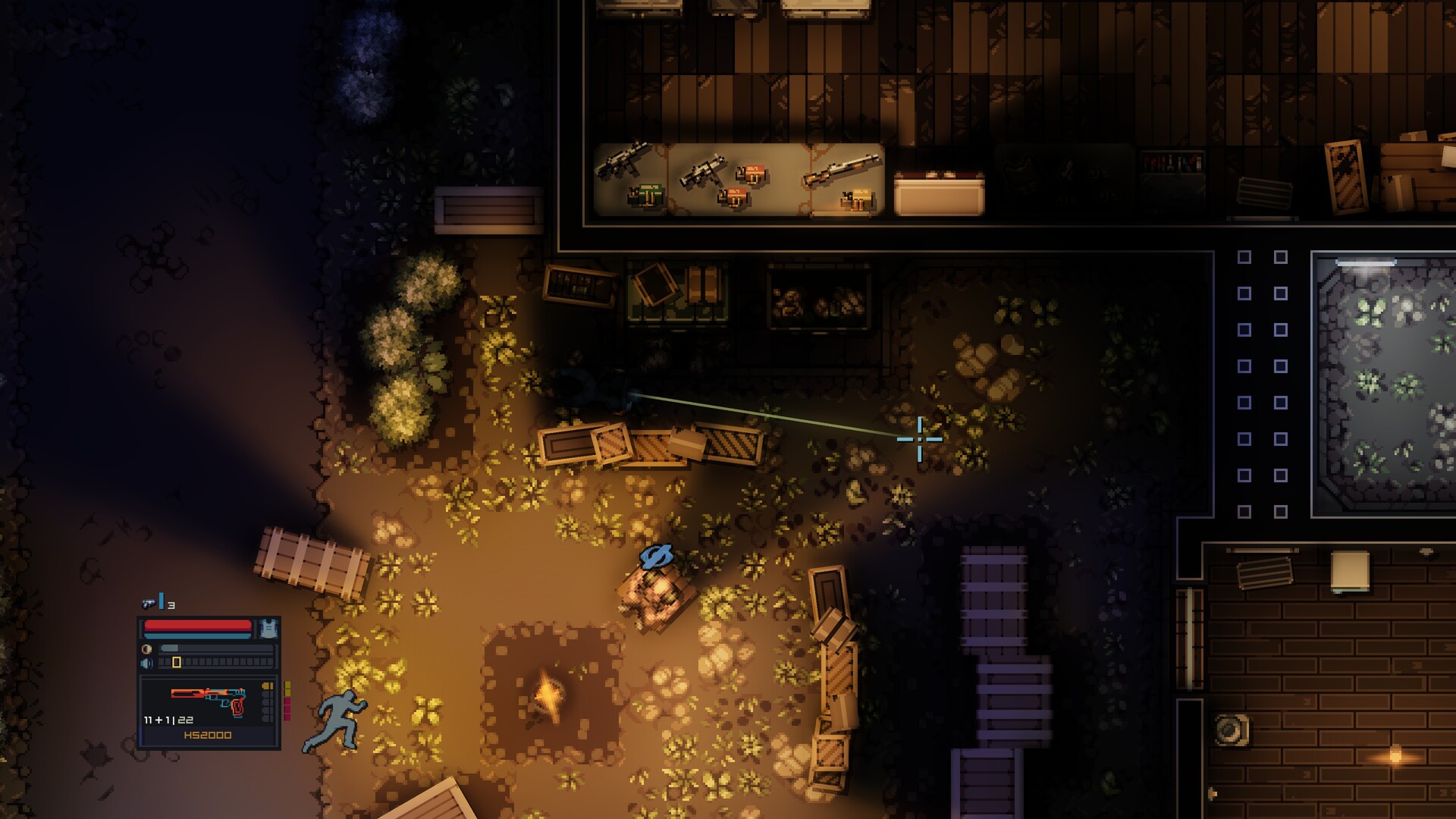Click the speaker icon on the noise meter

click(x=146, y=662)
